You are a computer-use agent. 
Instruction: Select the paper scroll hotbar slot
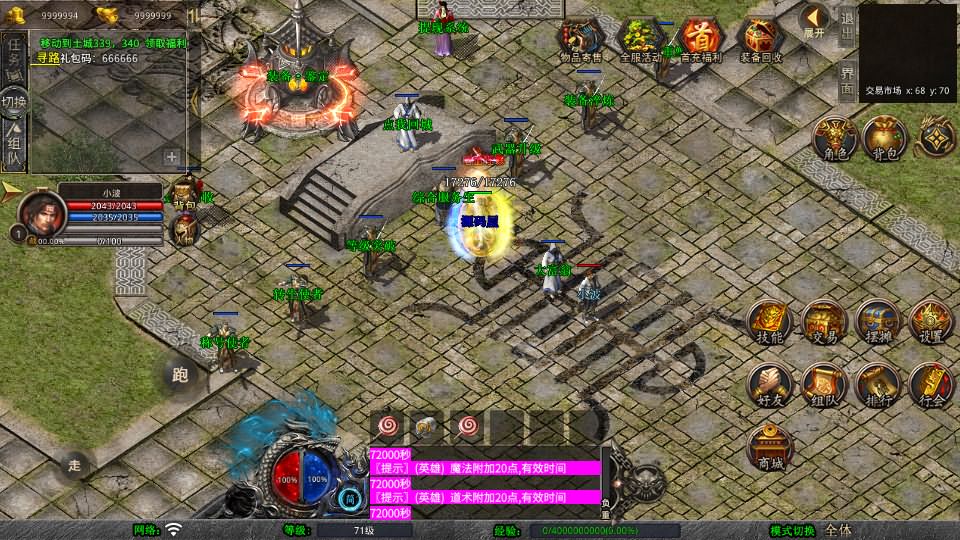(x=425, y=426)
